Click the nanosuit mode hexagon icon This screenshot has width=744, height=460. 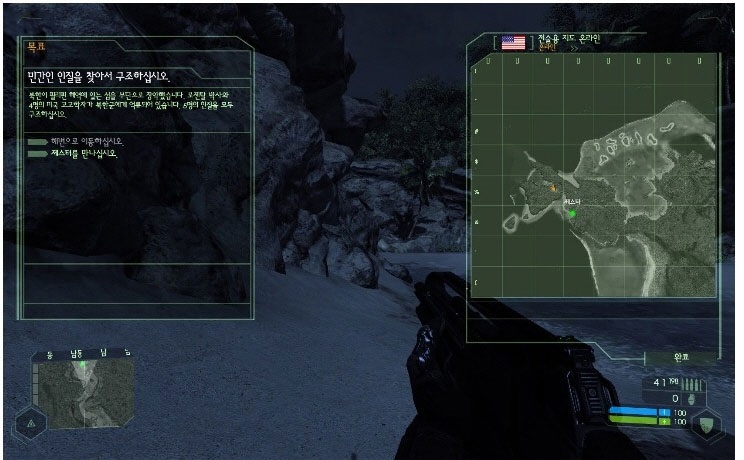708,422
